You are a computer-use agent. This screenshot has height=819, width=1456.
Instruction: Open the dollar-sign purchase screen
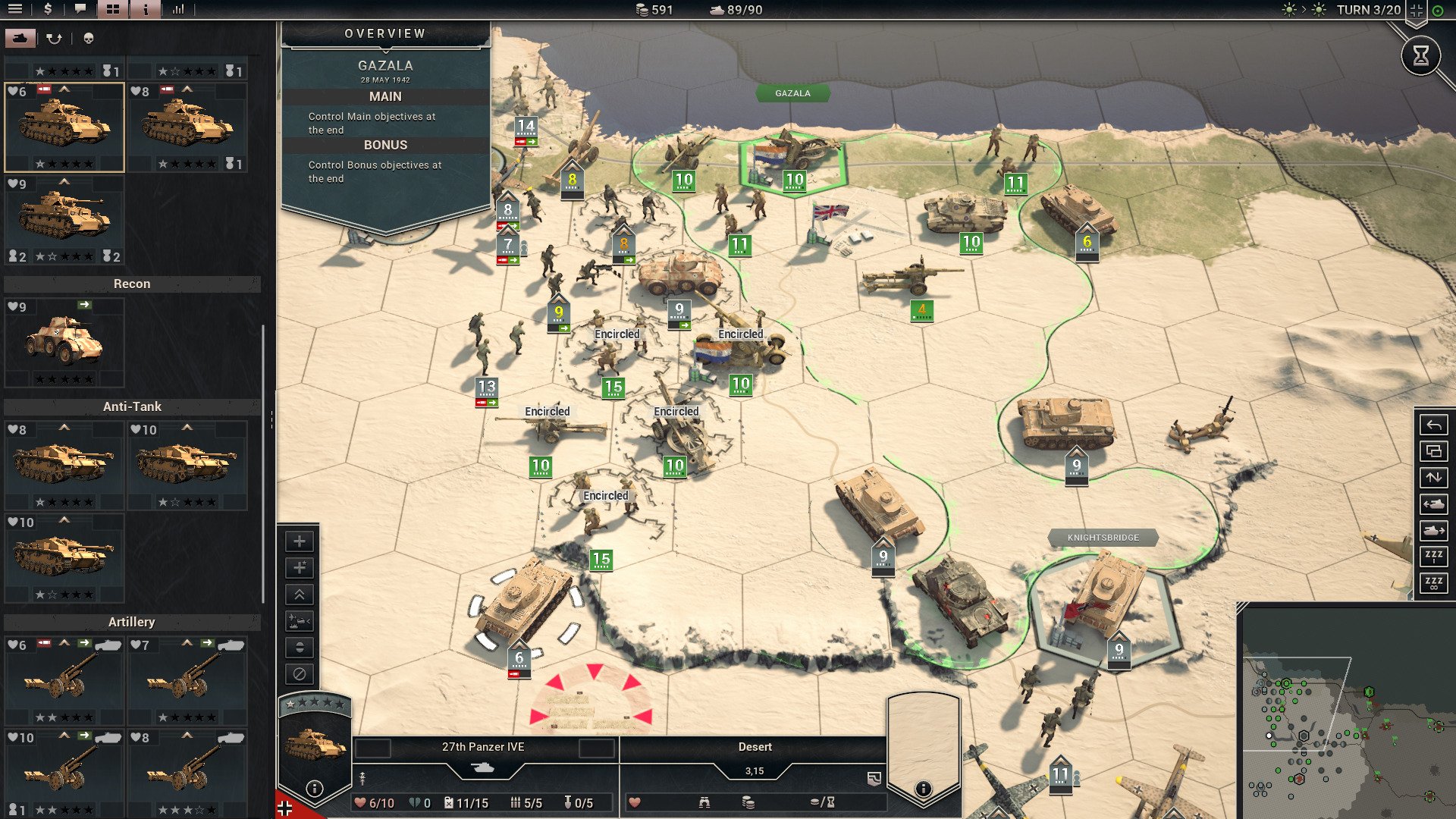pyautogui.click(x=49, y=9)
